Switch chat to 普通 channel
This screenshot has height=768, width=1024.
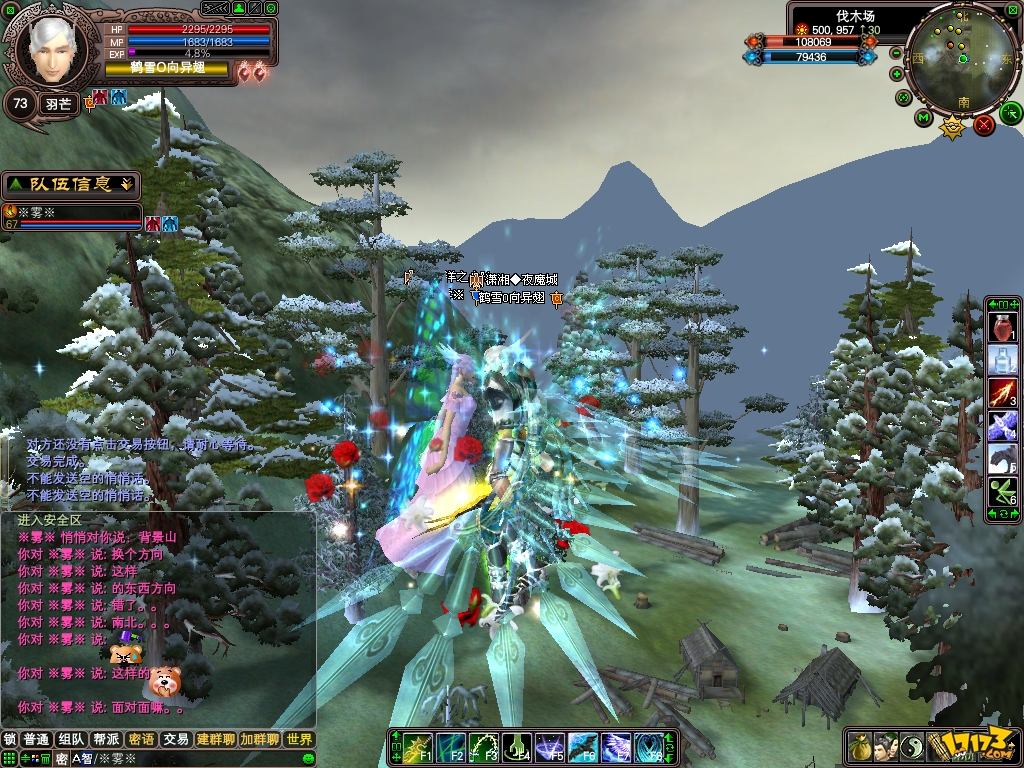[x=37, y=740]
